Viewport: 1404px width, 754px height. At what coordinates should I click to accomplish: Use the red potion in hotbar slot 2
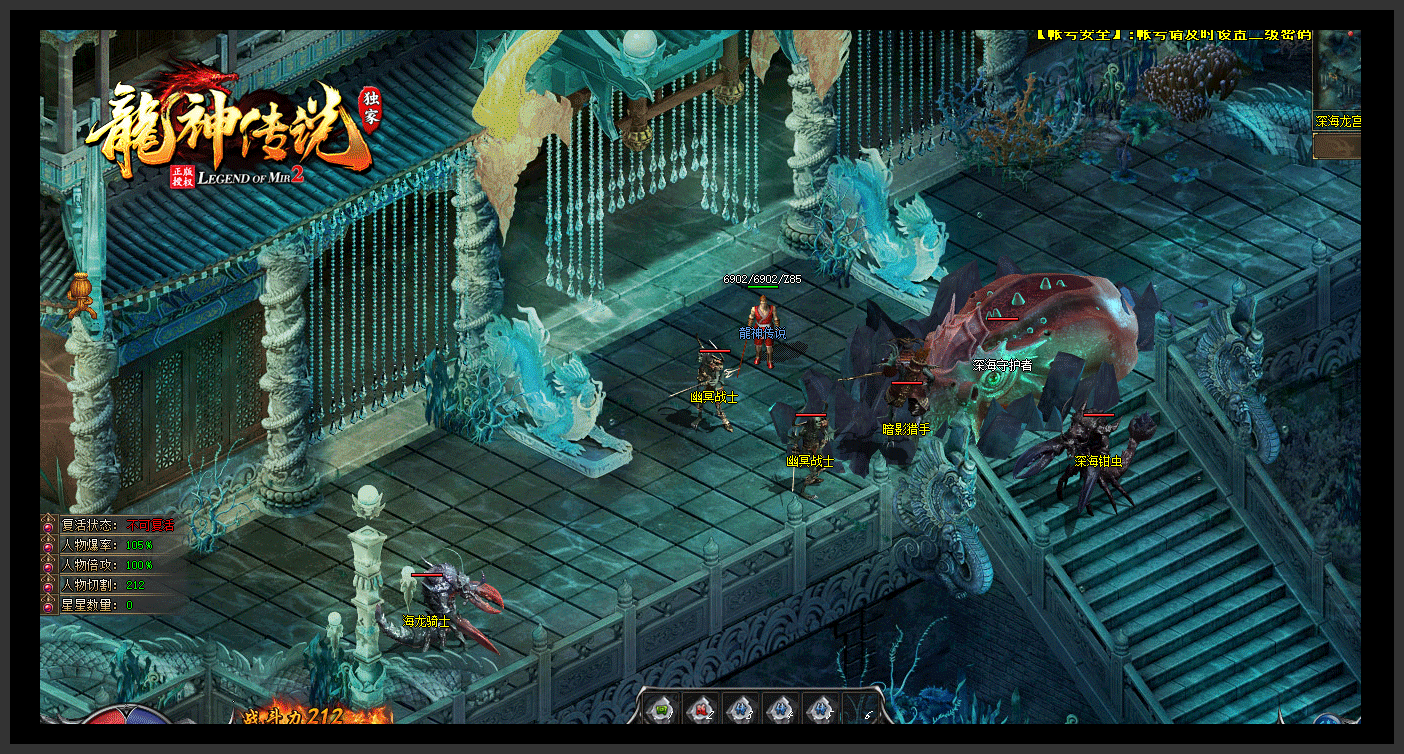click(701, 708)
